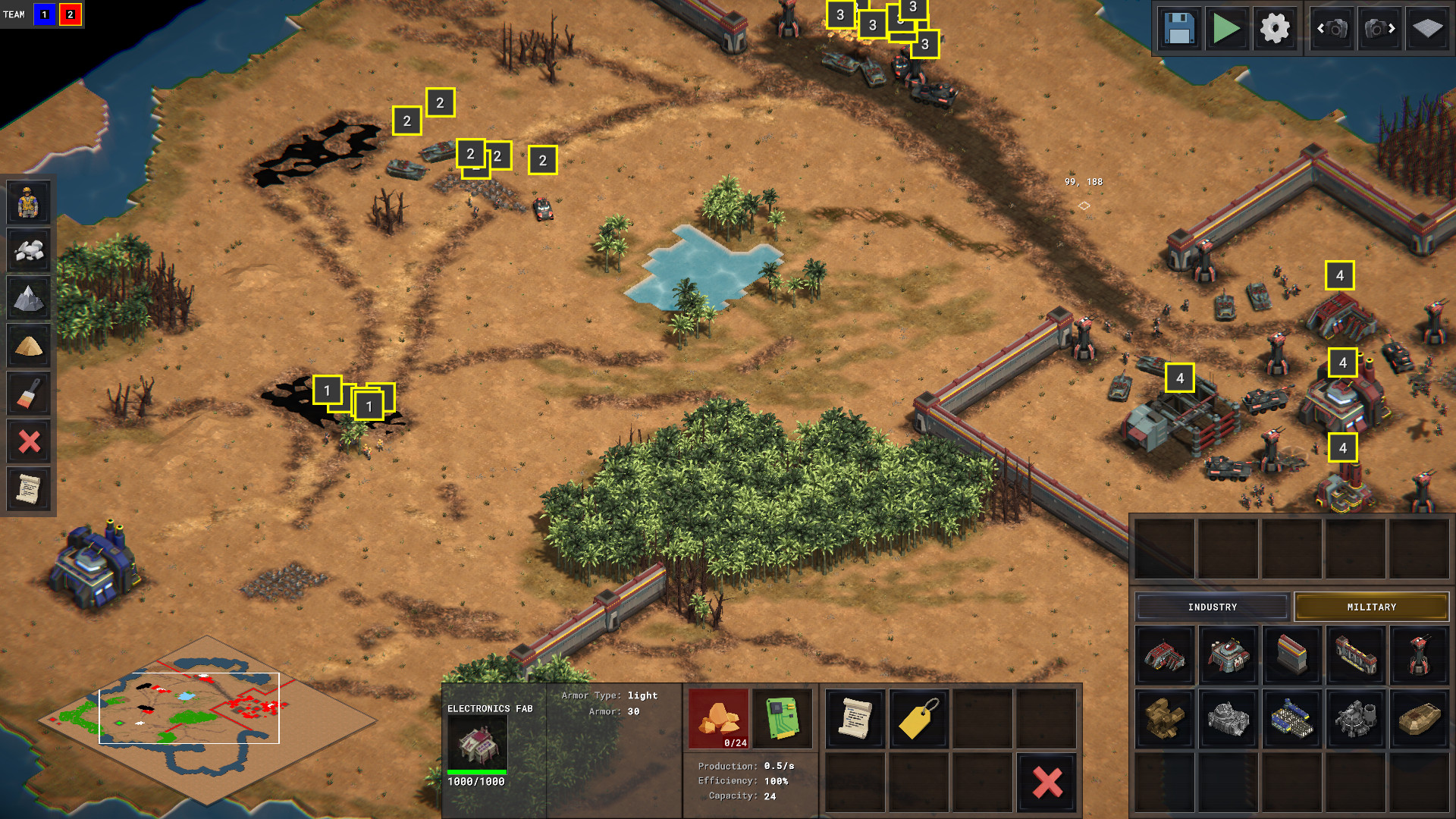
Task: Open settings via the gear icon
Action: pos(1275,29)
